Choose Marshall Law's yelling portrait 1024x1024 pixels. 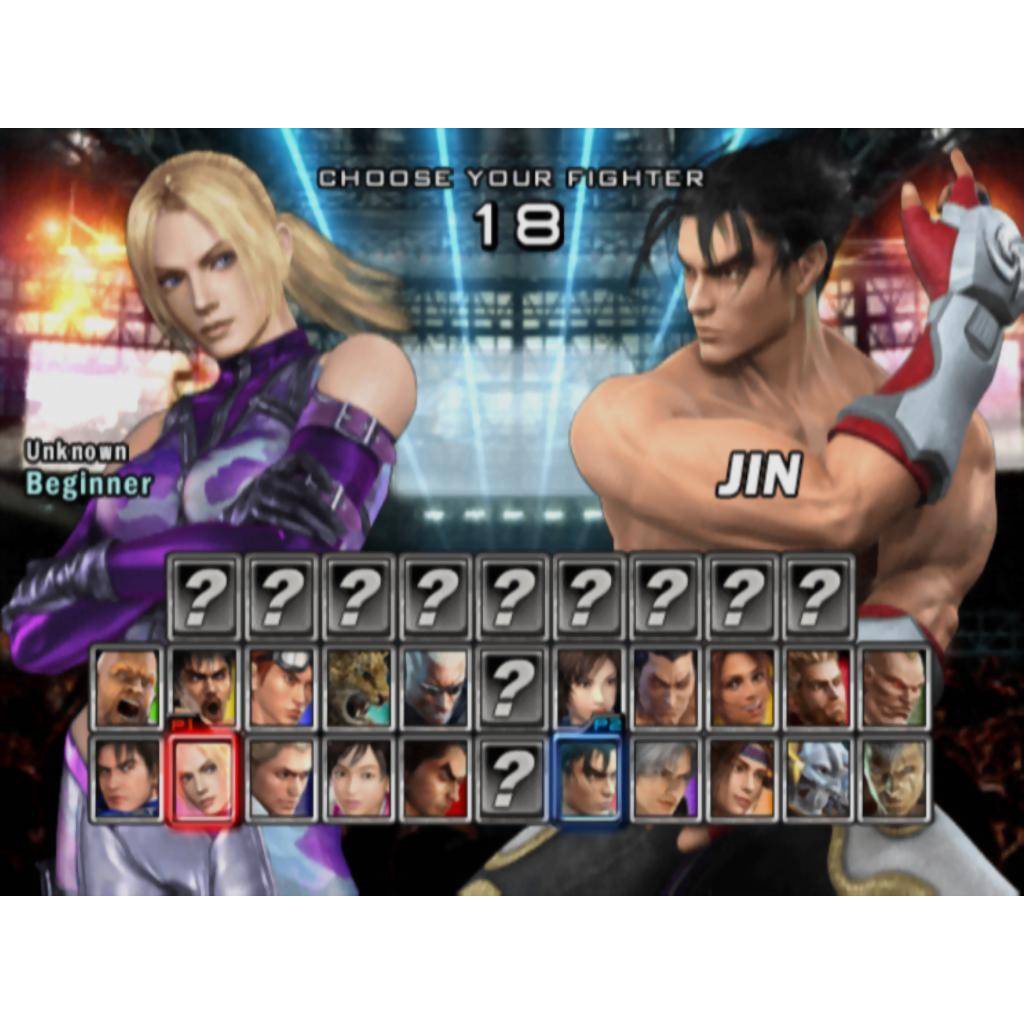coord(204,688)
